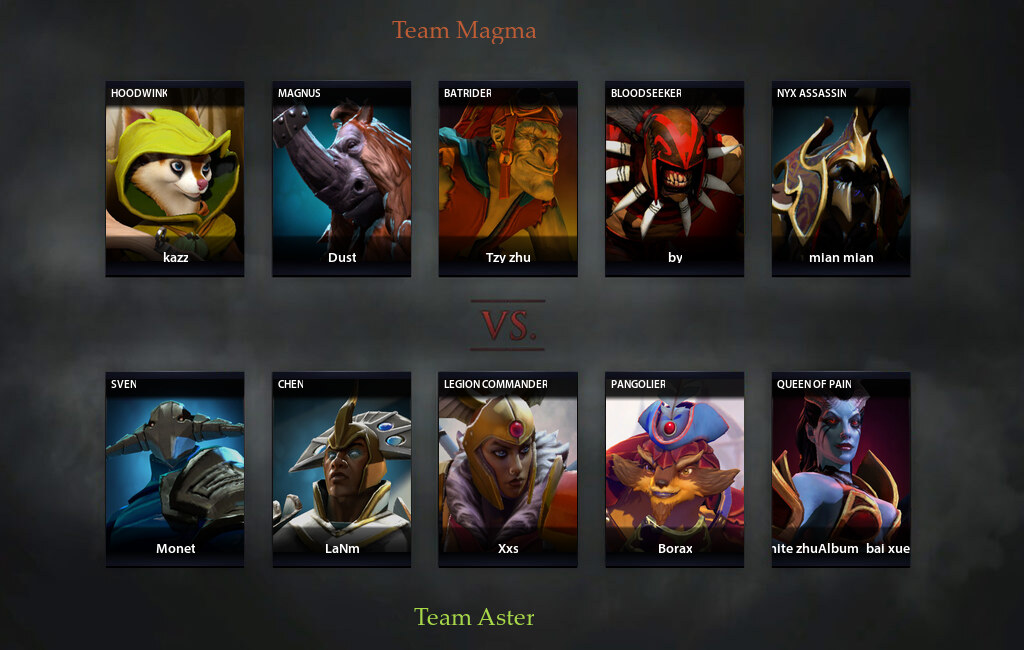Select the Hoodwink hero card
The height and width of the screenshot is (650, 1024).
(175, 178)
